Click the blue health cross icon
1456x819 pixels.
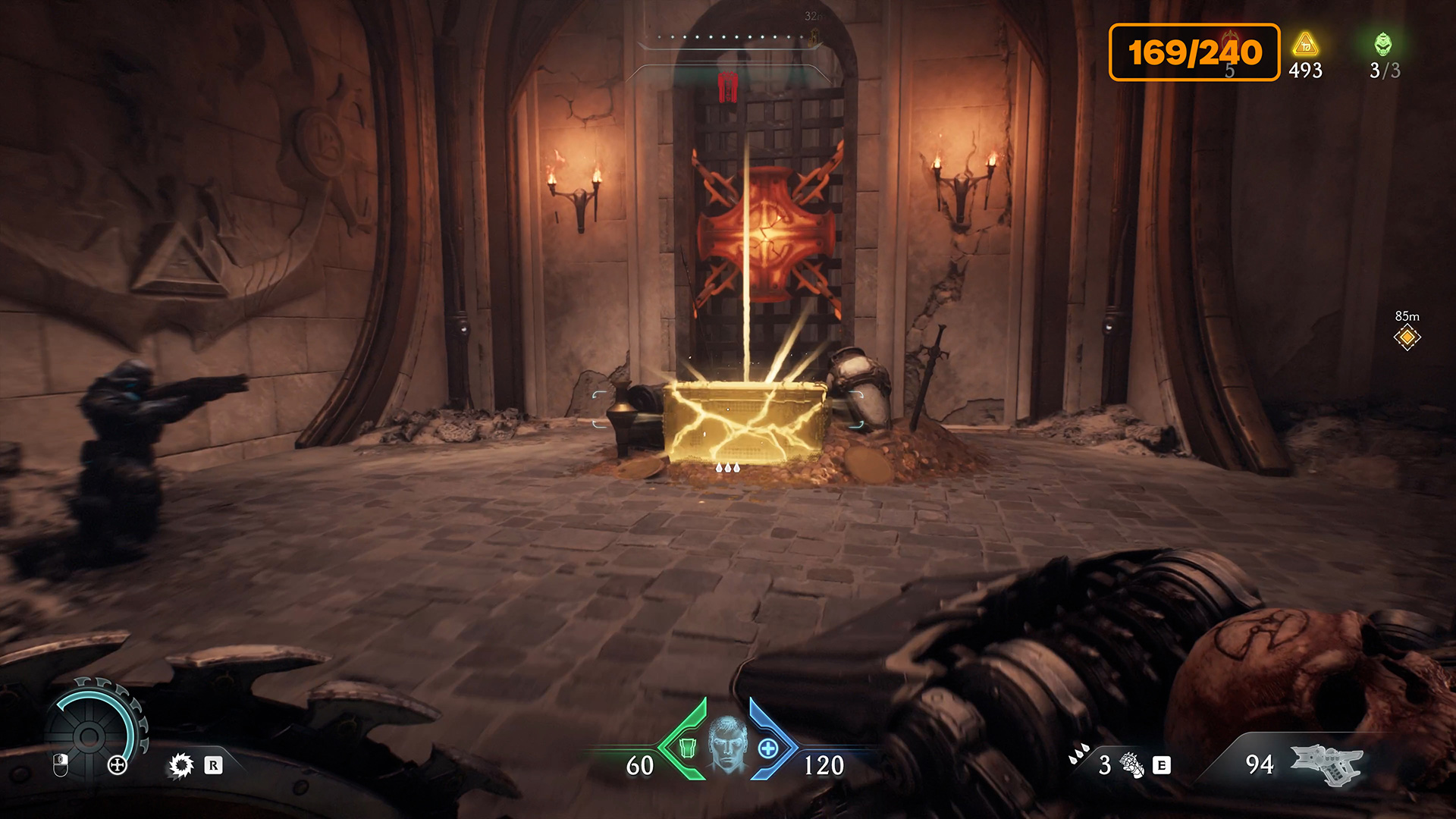[767, 748]
